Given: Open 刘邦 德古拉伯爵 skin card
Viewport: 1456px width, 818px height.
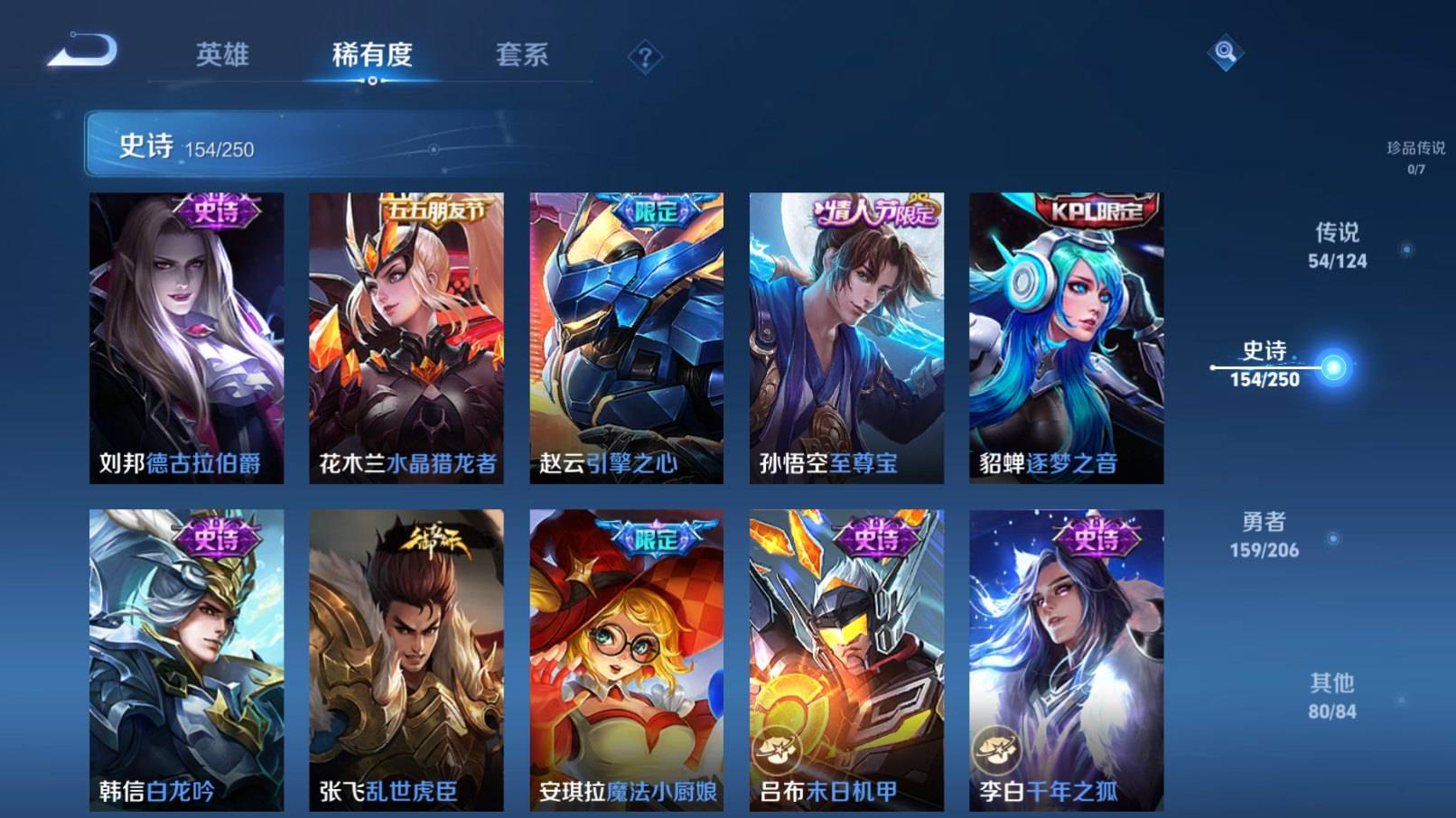Looking at the screenshot, I should pos(186,338).
